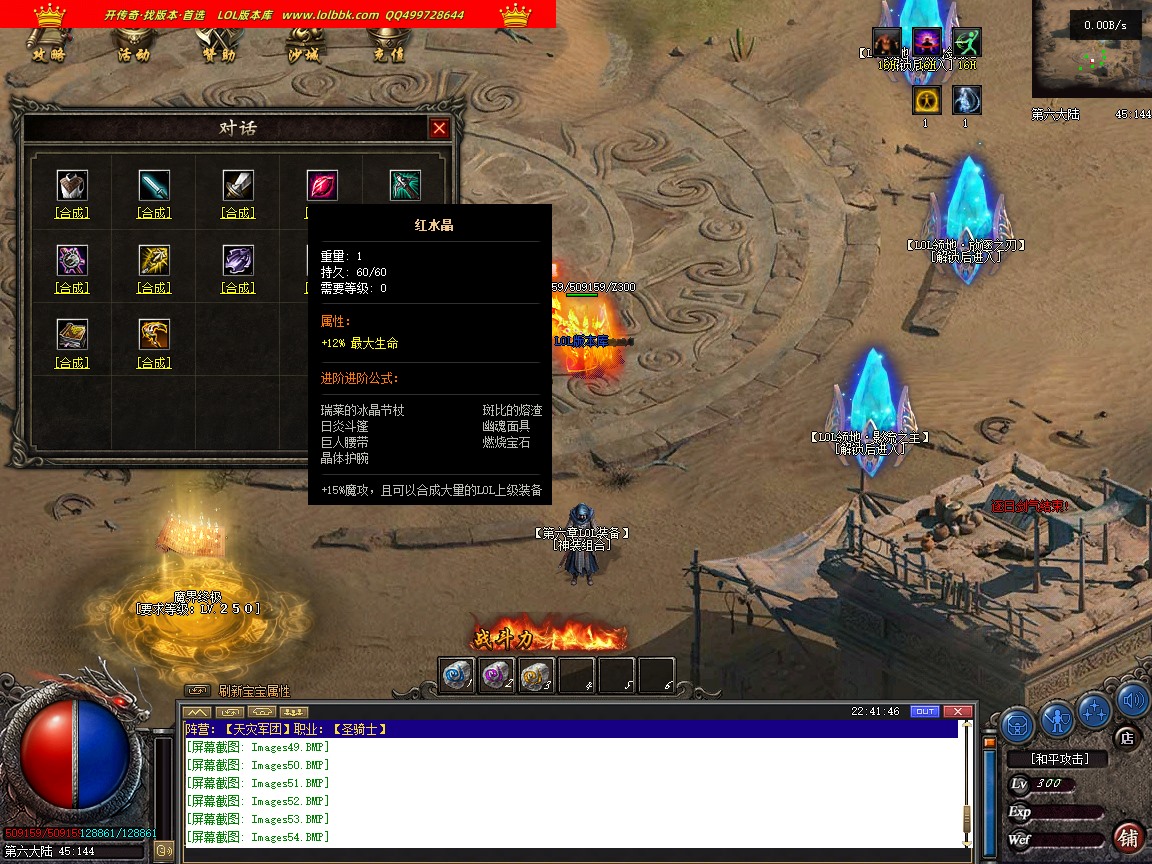
Task: Click the OUT button on chat panel
Action: point(925,712)
